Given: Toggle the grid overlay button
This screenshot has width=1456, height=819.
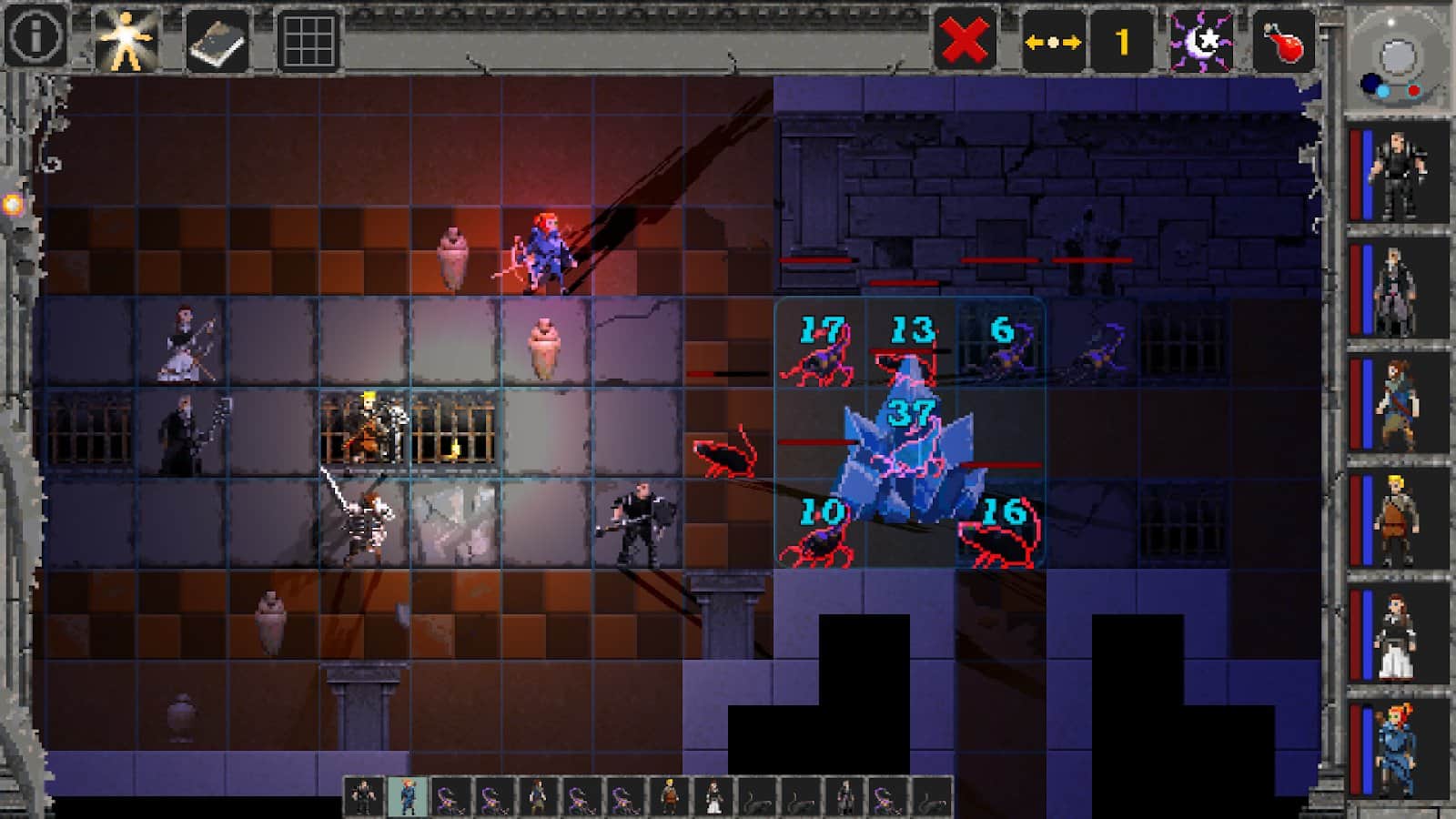Looking at the screenshot, I should 308,39.
